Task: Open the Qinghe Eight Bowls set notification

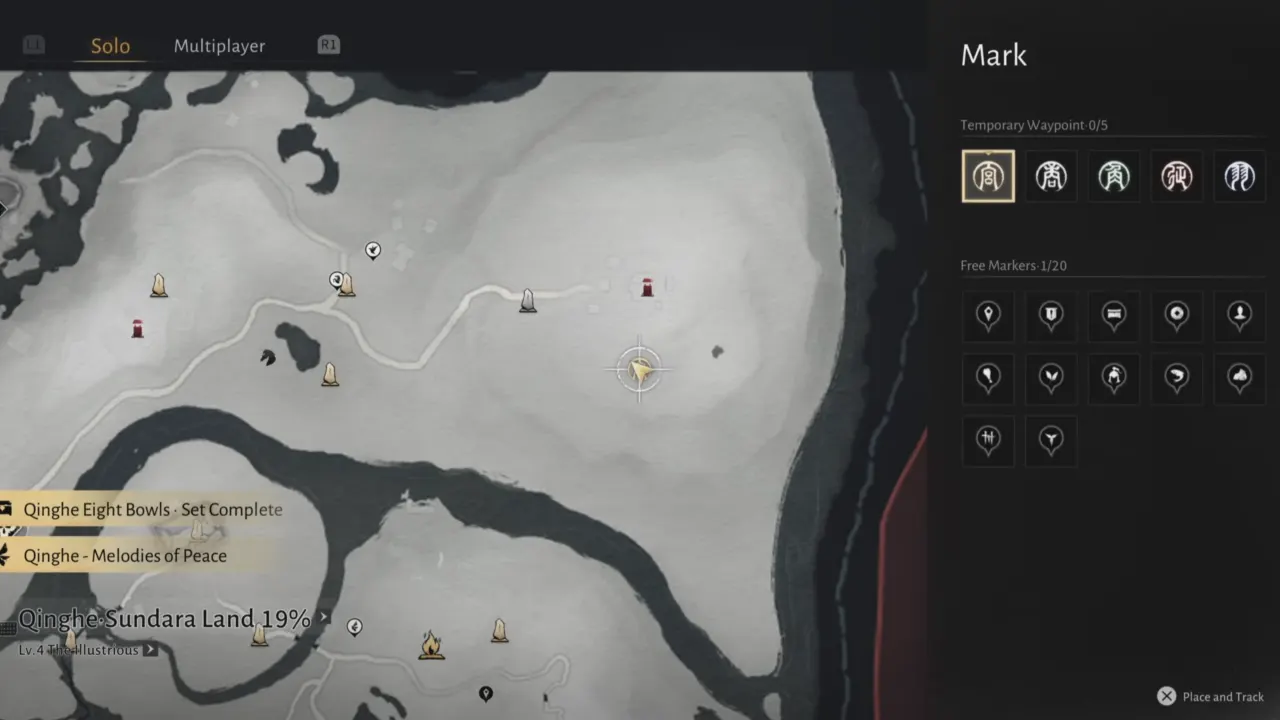Action: tap(152, 510)
